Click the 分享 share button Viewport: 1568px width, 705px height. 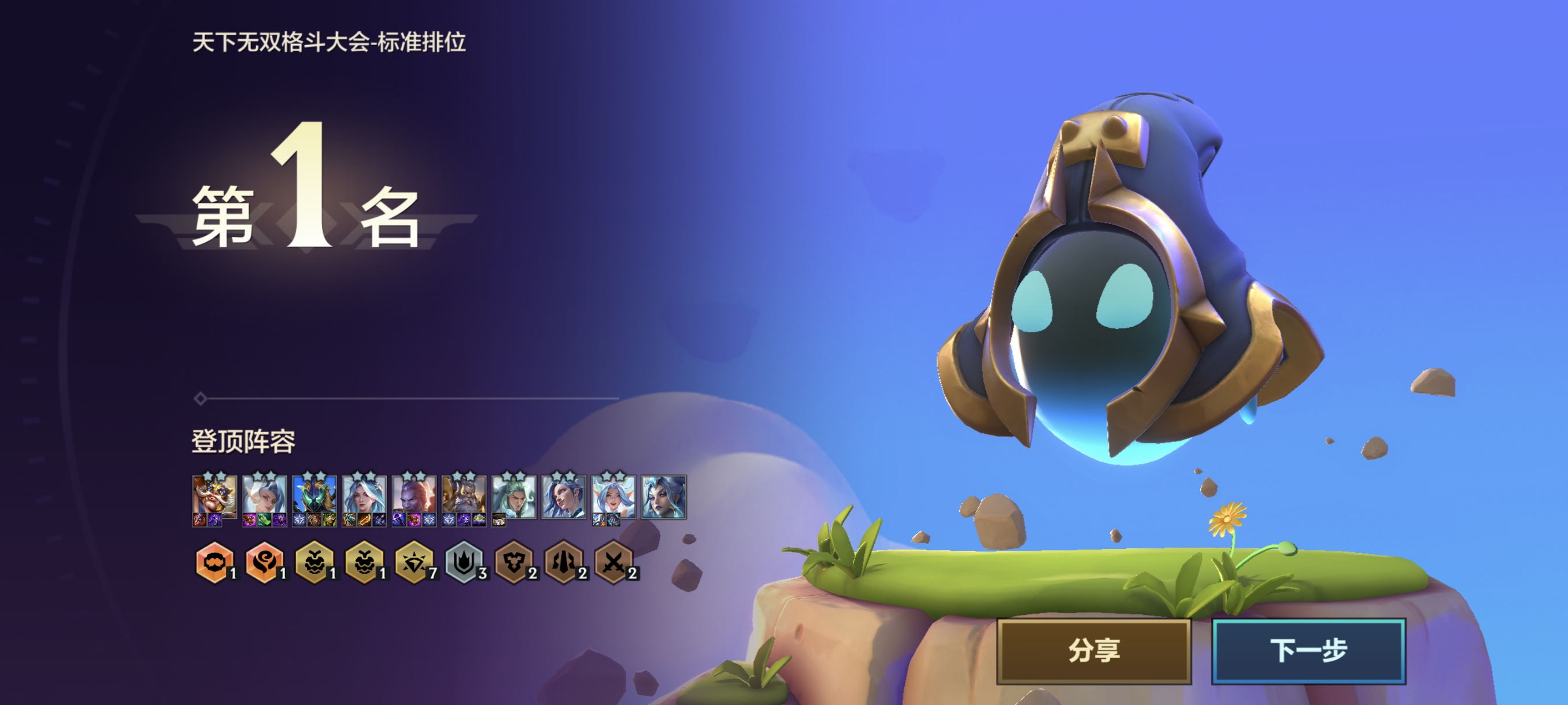click(x=1093, y=650)
